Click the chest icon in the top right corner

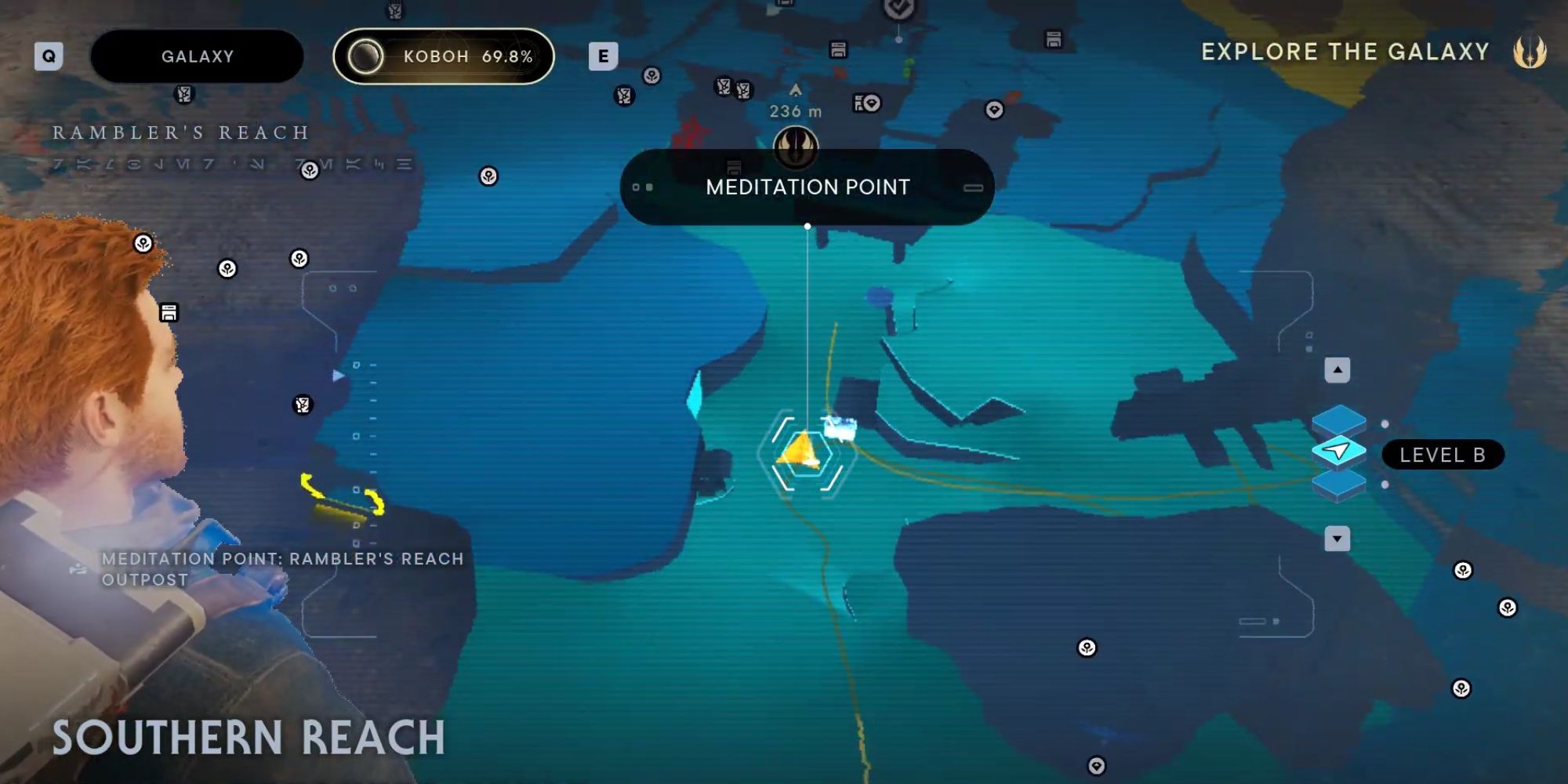tap(1054, 38)
